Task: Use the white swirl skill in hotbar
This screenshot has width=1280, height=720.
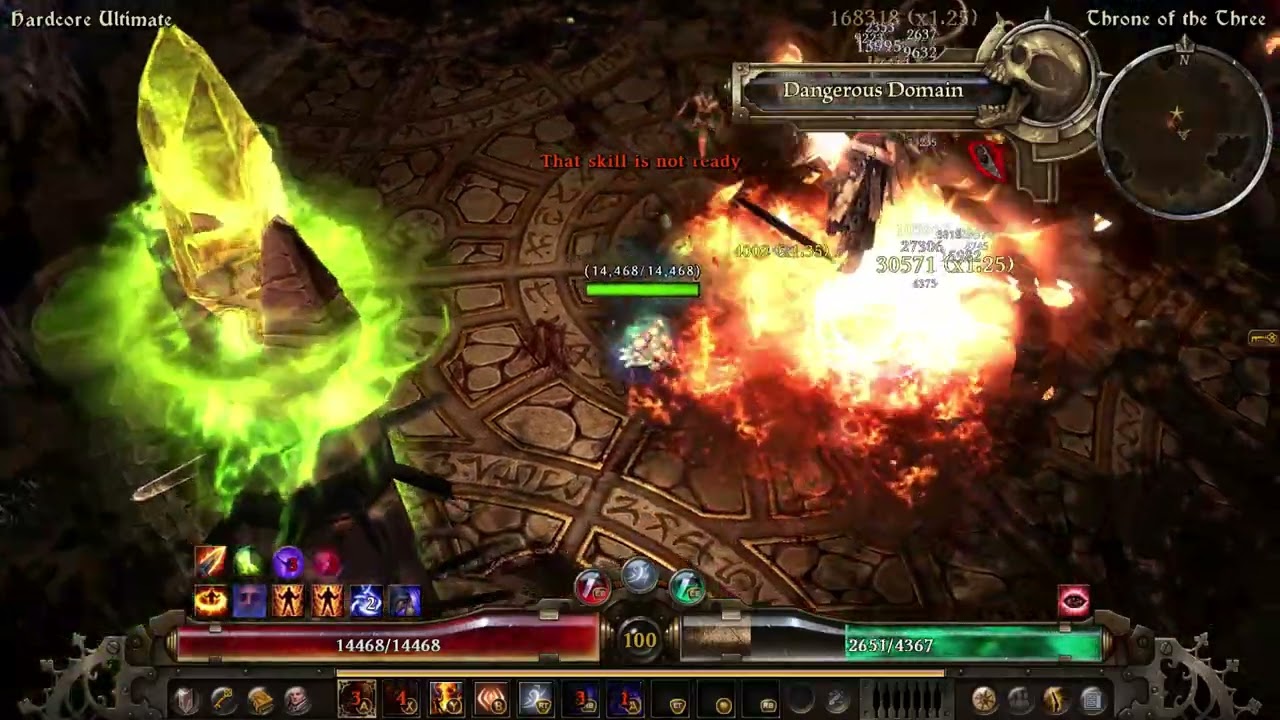Action: 536,699
